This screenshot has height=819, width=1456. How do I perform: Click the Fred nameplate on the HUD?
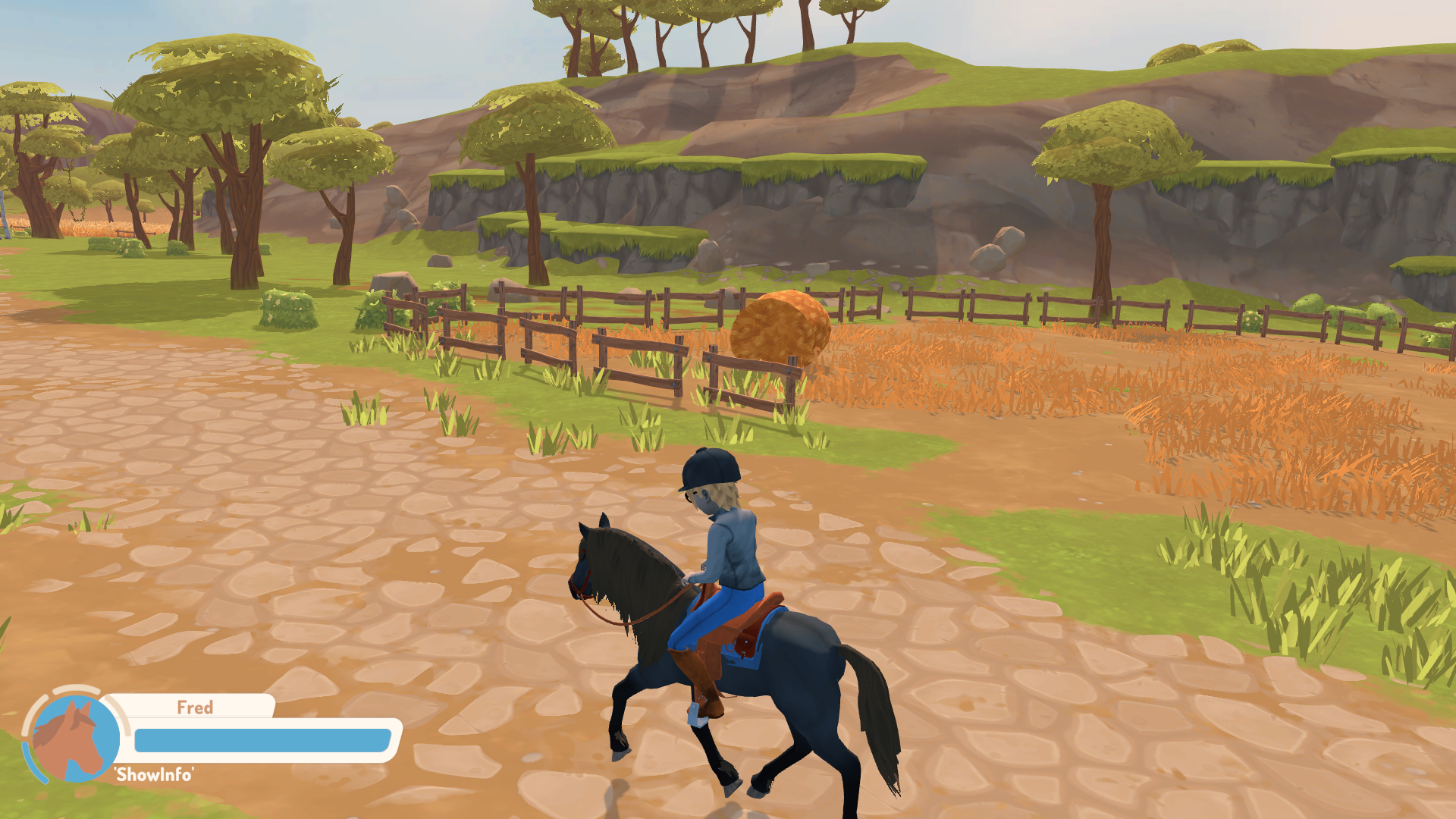[x=196, y=708]
